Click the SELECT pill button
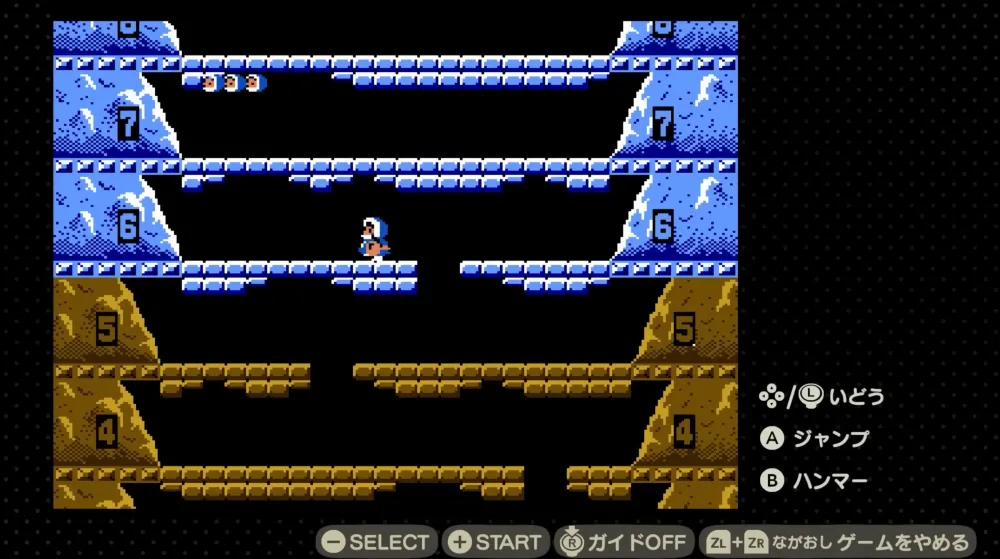Screen dimensions: 1000x559 [x=377, y=542]
